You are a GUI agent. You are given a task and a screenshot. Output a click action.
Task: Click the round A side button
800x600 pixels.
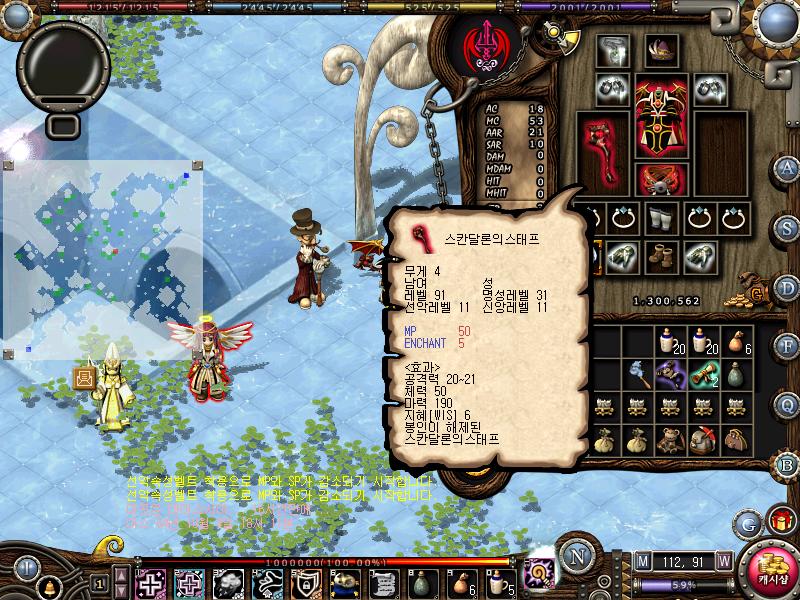tap(788, 167)
